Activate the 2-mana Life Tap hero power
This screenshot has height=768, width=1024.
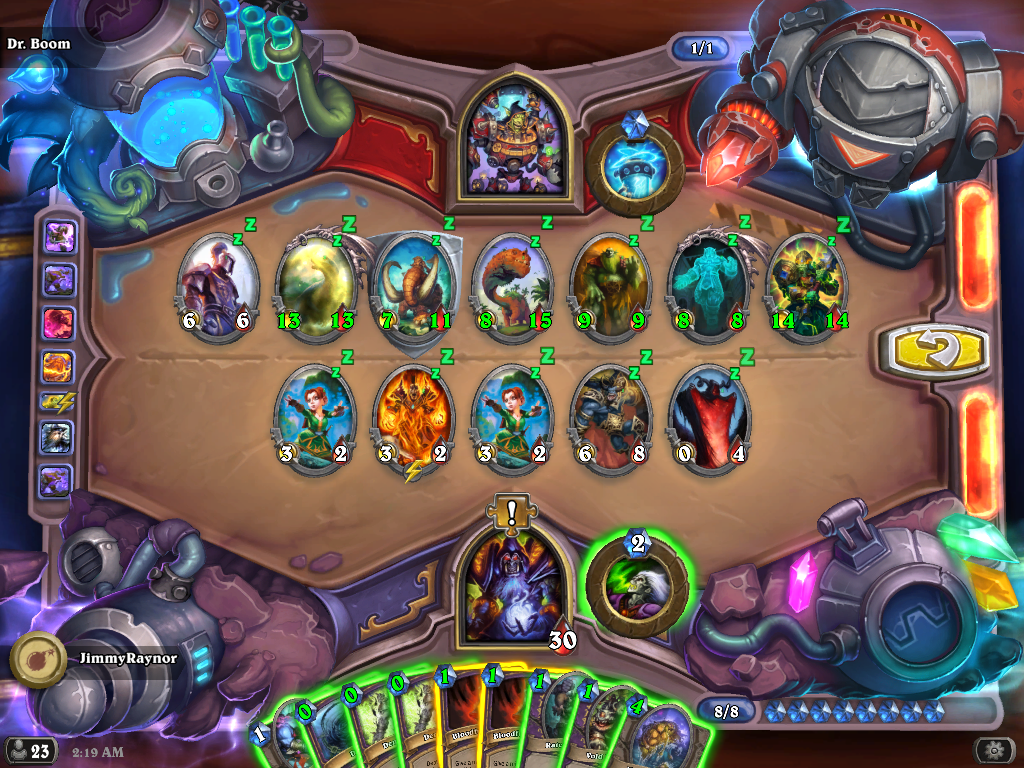point(638,581)
